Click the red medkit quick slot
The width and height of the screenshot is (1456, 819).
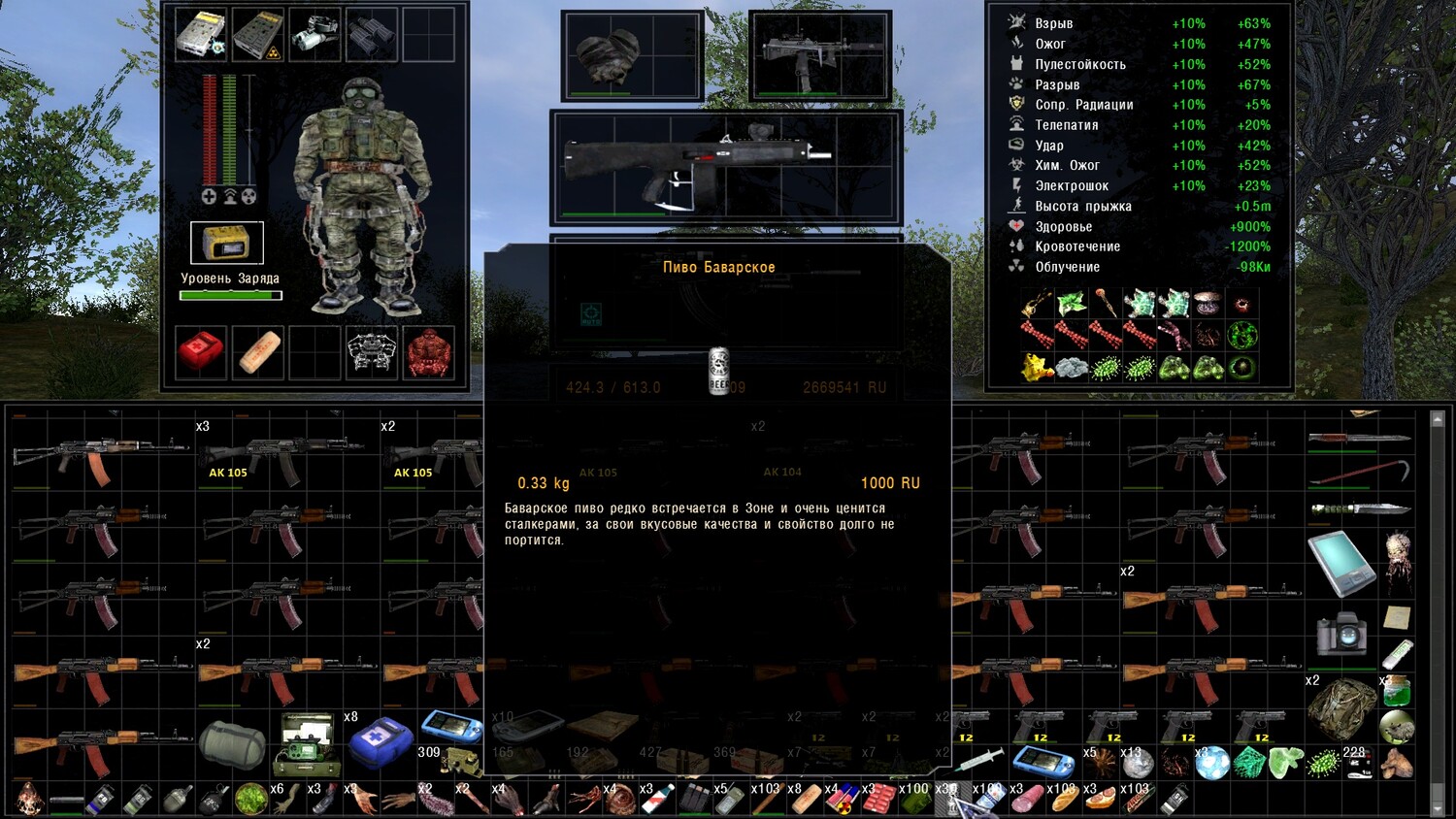(201, 351)
